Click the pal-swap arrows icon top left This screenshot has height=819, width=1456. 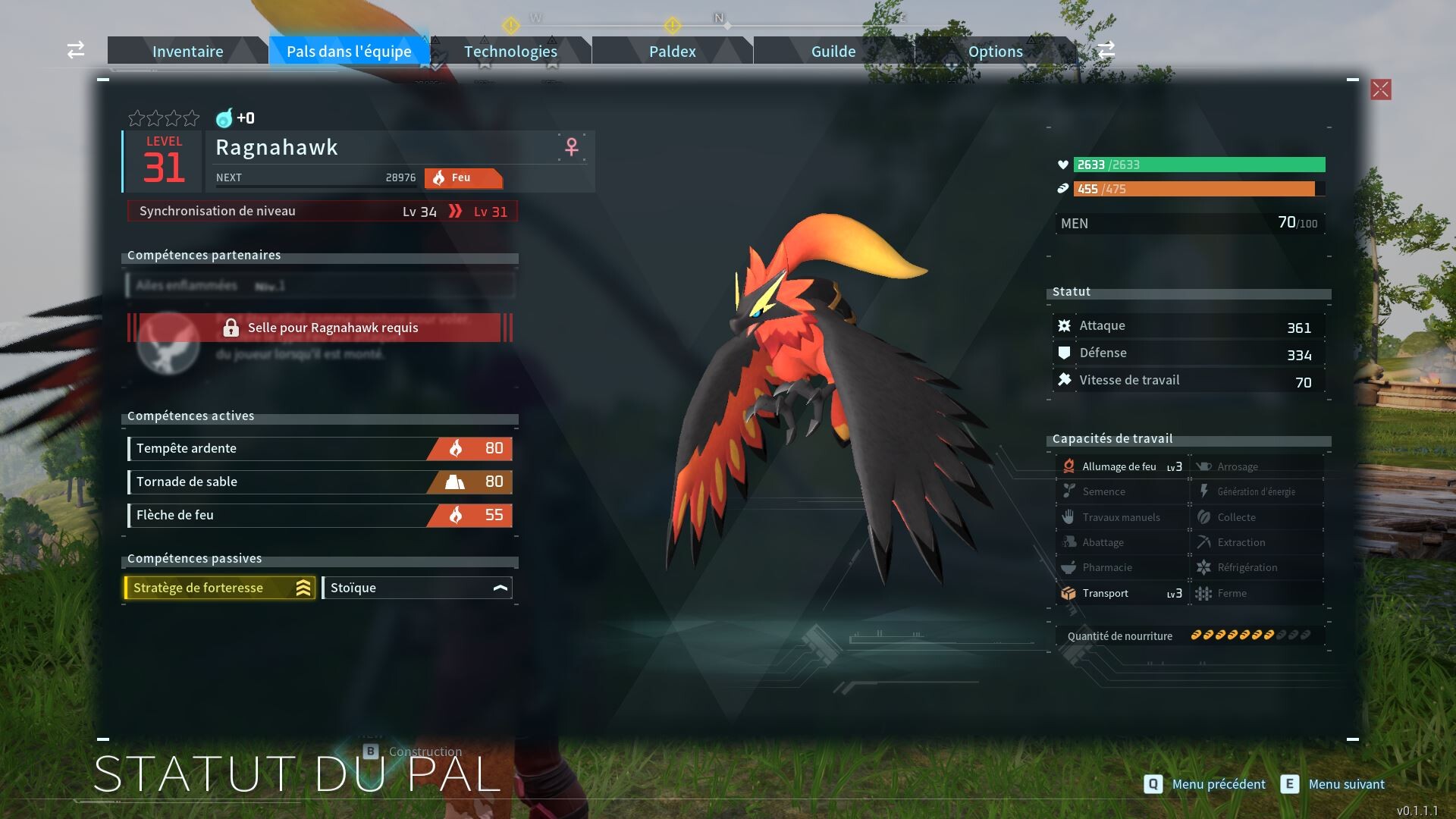(74, 50)
